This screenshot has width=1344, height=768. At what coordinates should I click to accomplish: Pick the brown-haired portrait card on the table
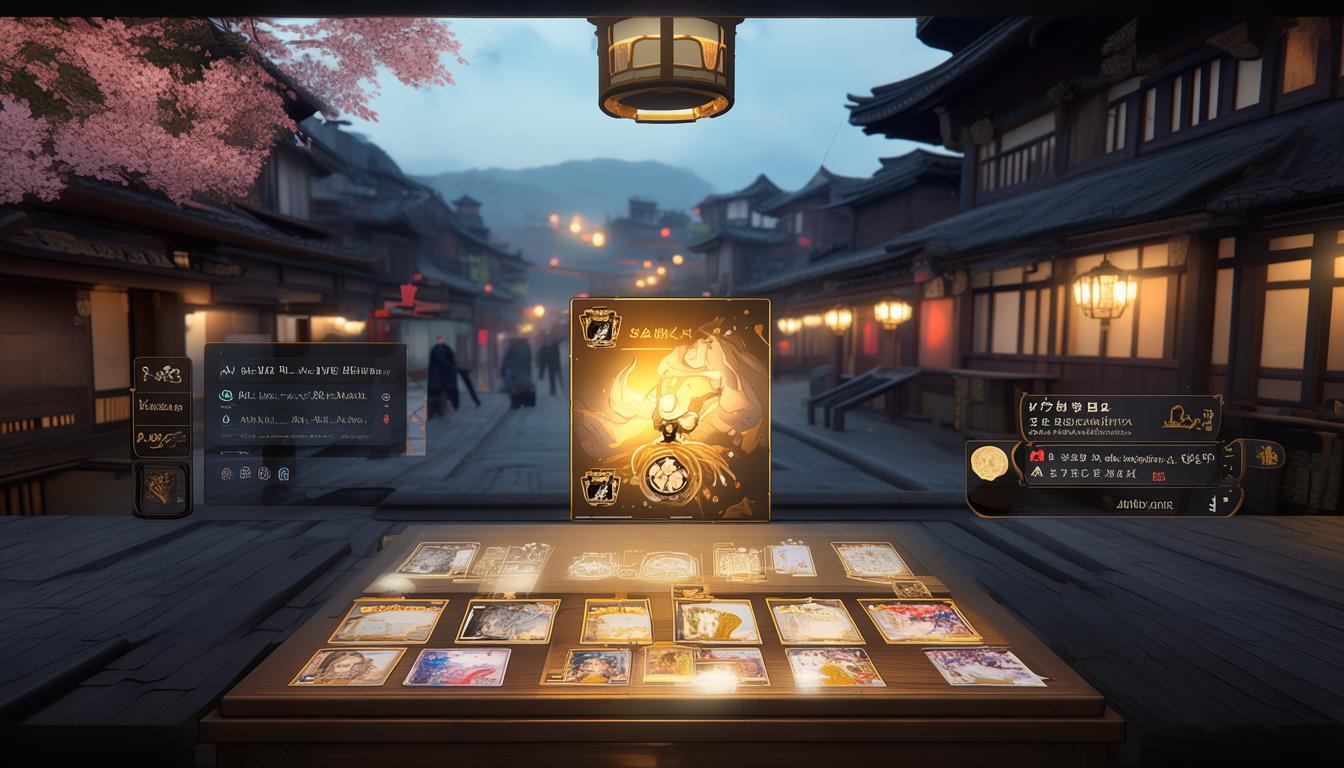pos(347,667)
